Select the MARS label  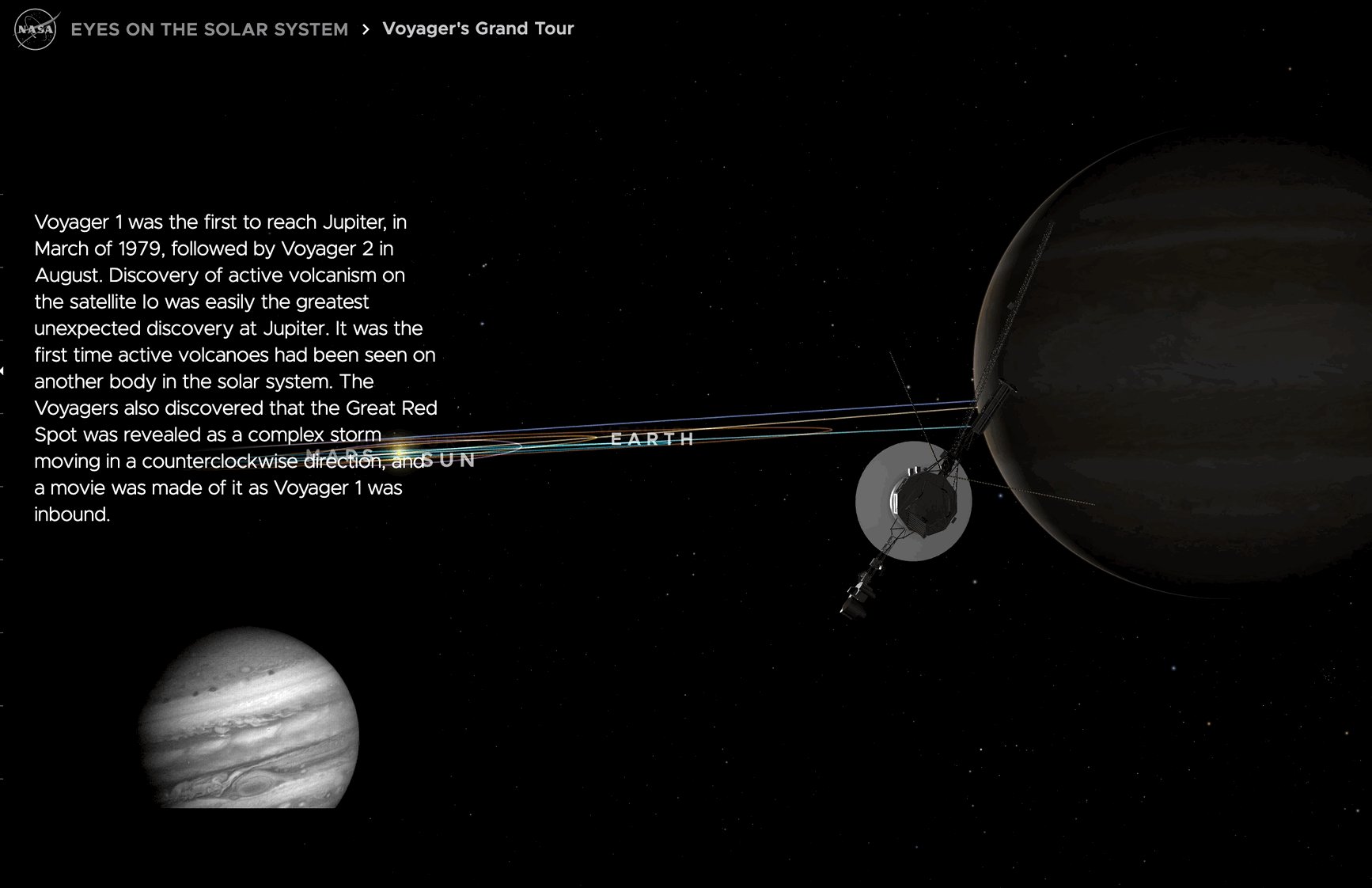[x=342, y=452]
